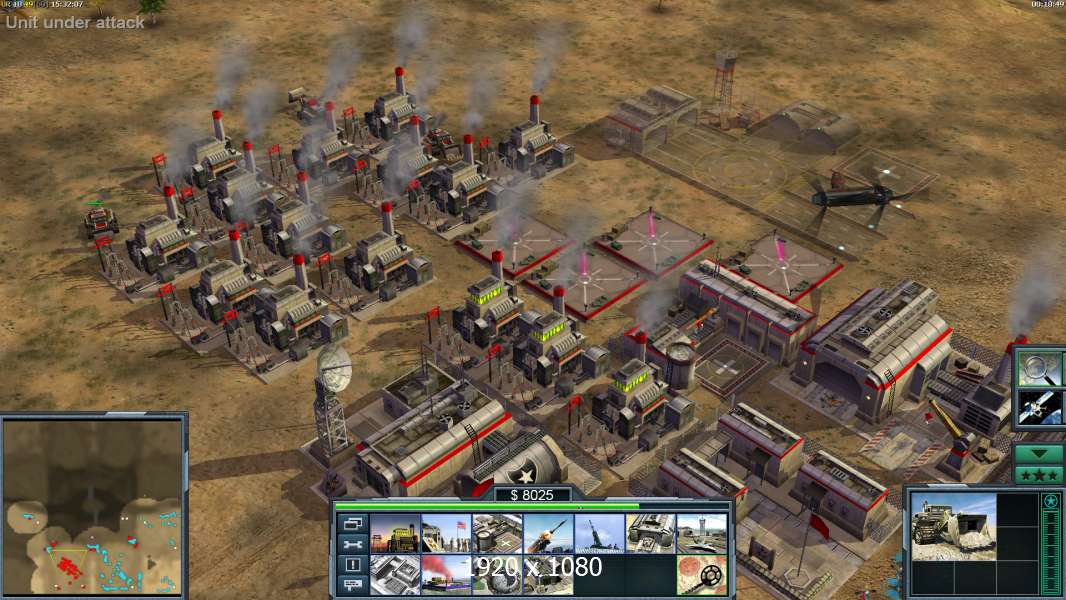The image size is (1066, 600).
Task: Collapse the powers list with the down arrow
Action: point(1039,453)
